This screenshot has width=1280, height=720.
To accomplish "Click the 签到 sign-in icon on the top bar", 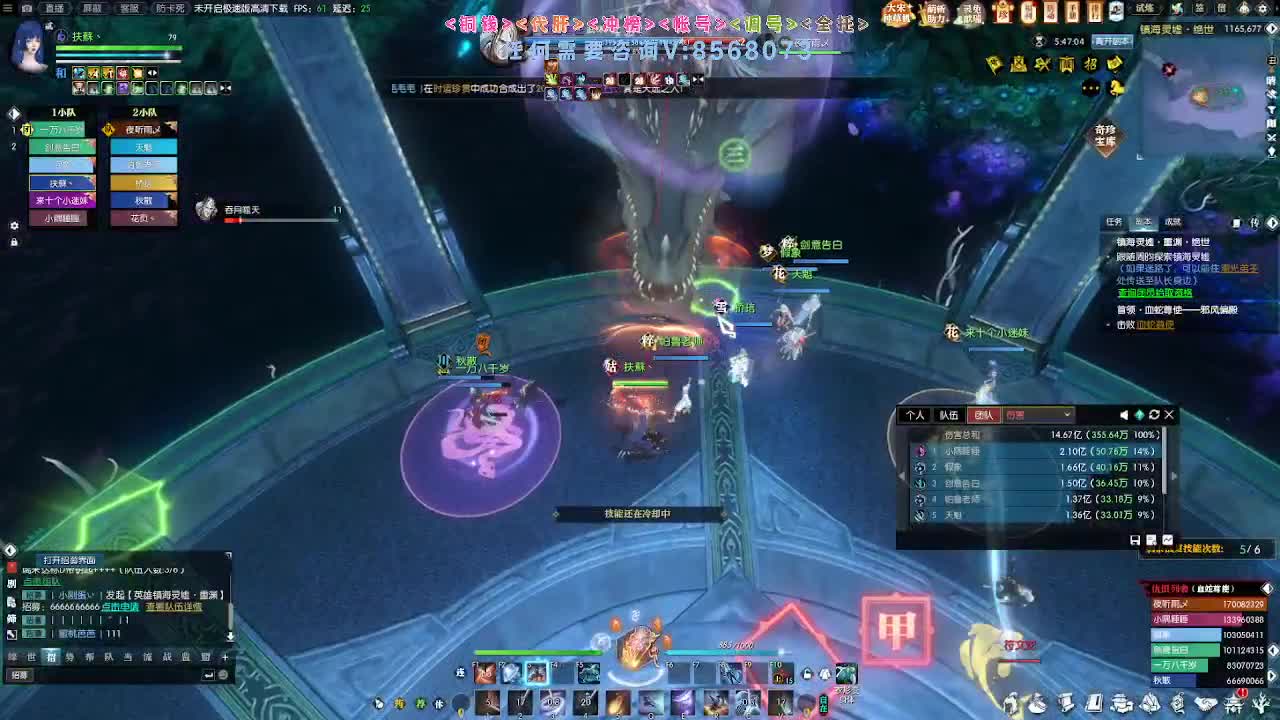I will [1199, 8].
